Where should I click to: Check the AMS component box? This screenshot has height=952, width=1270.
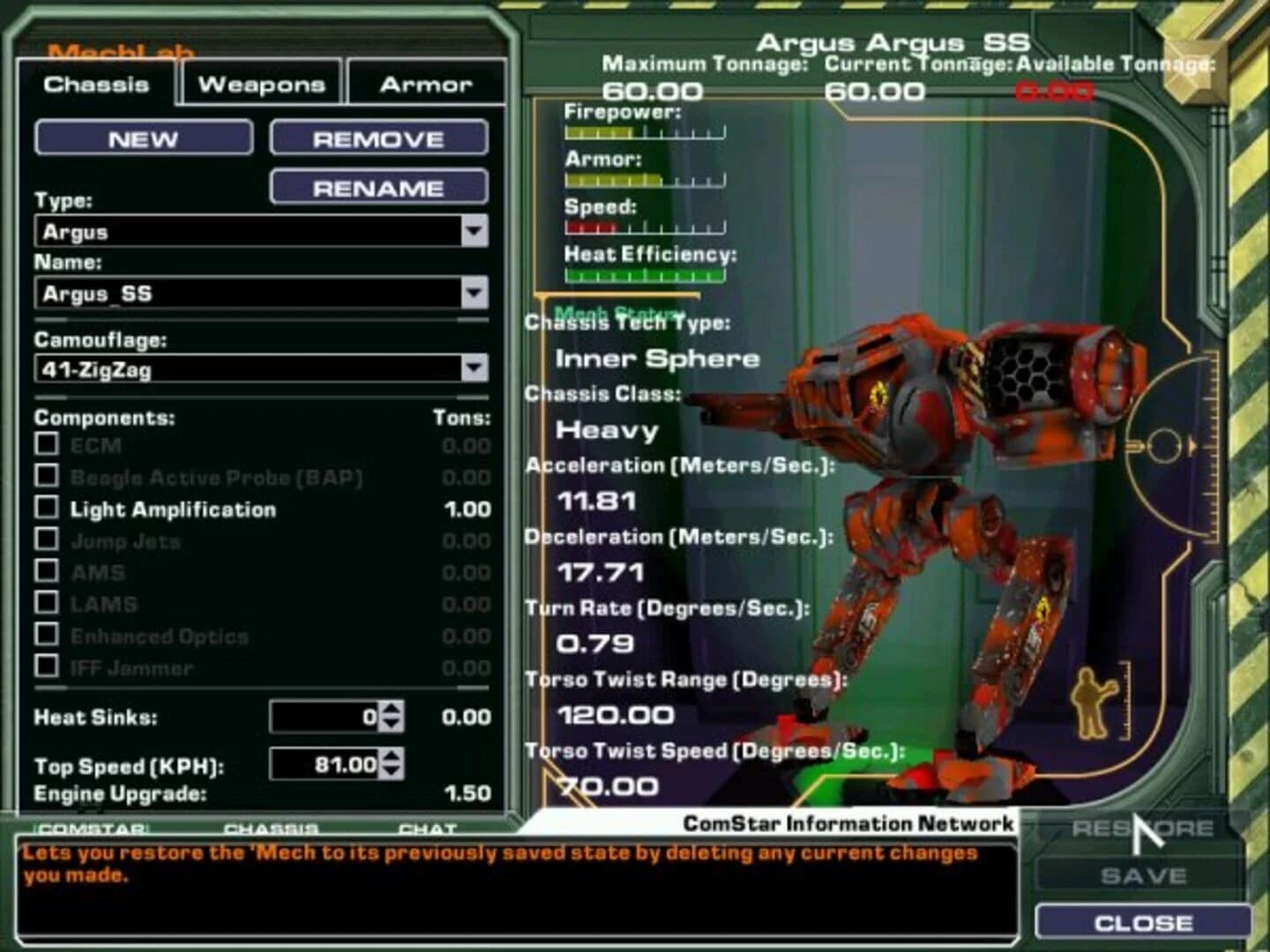(x=48, y=573)
